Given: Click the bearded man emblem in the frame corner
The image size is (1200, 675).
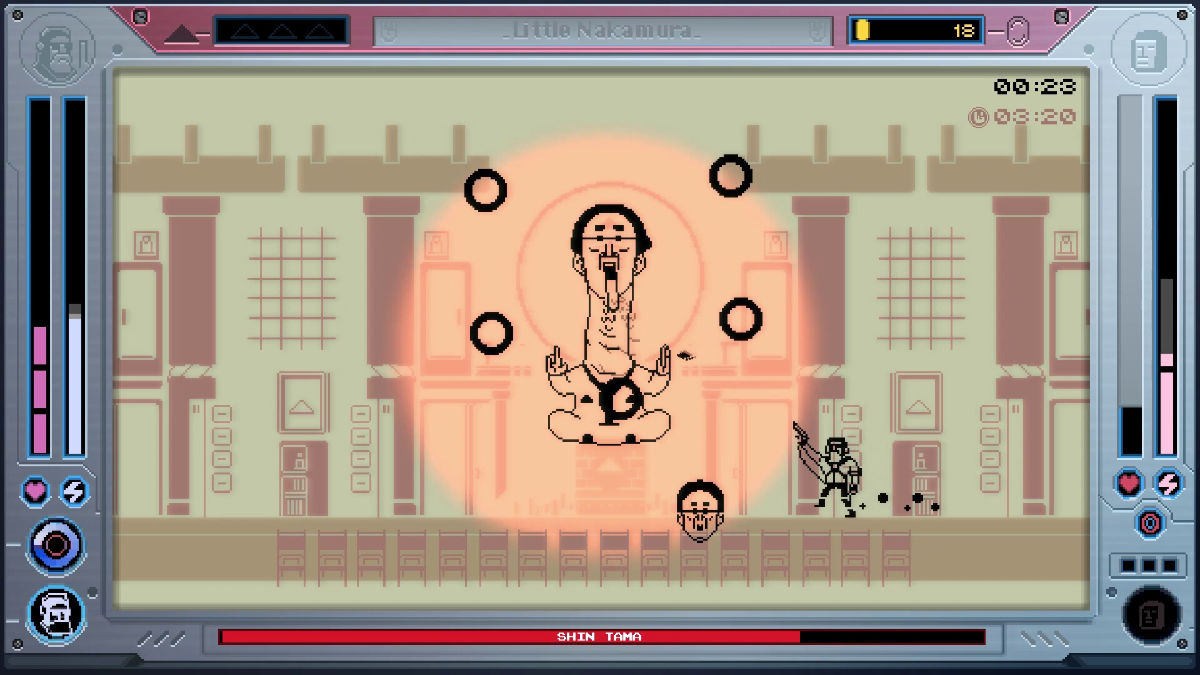Looking at the screenshot, I should point(56,52).
